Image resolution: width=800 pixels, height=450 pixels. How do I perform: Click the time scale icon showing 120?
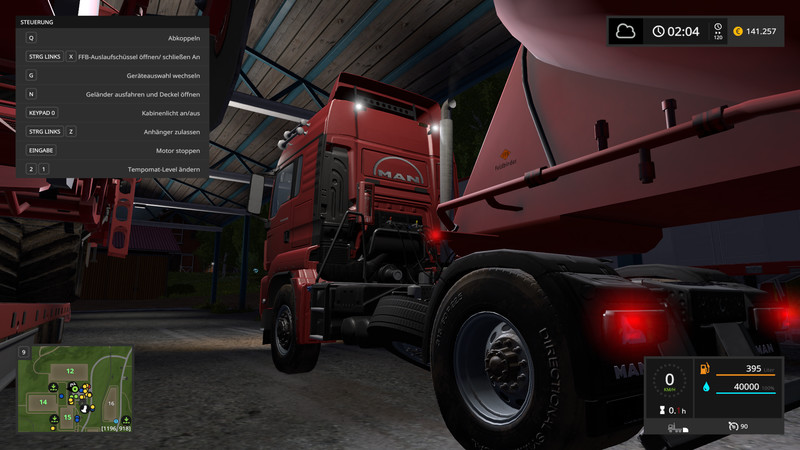pyautogui.click(x=718, y=32)
